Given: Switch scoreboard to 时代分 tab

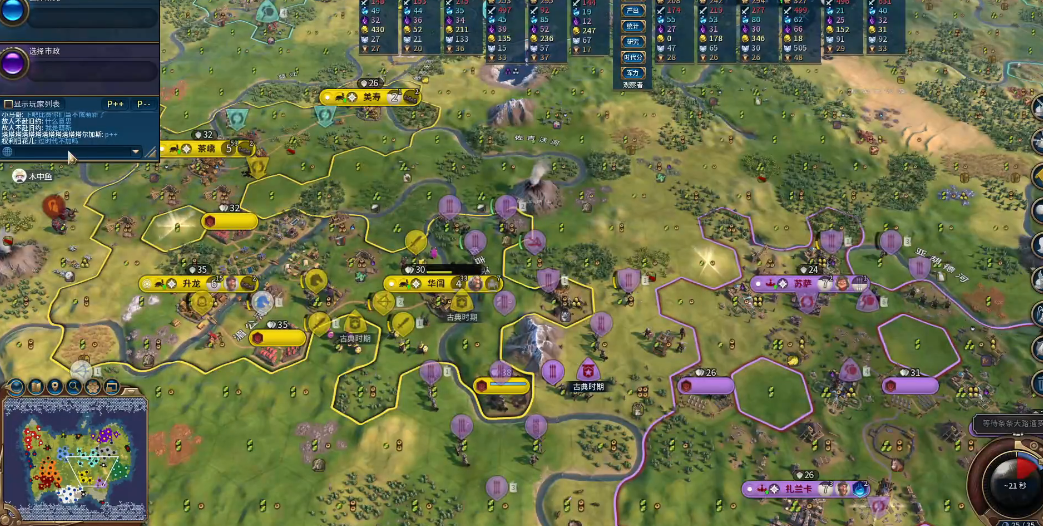Looking at the screenshot, I should pos(633,57).
